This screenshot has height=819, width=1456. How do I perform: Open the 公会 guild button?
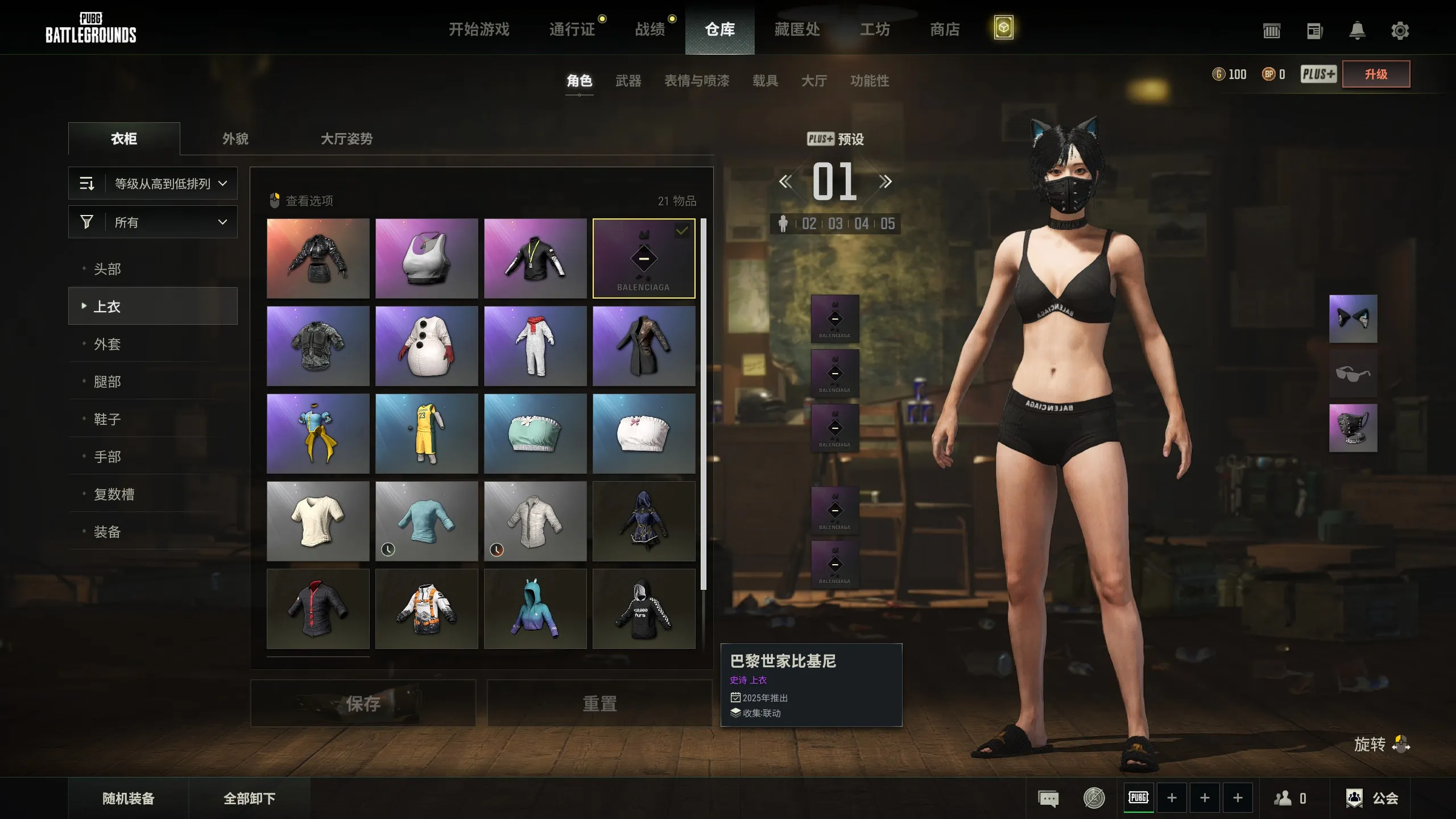(1372, 799)
